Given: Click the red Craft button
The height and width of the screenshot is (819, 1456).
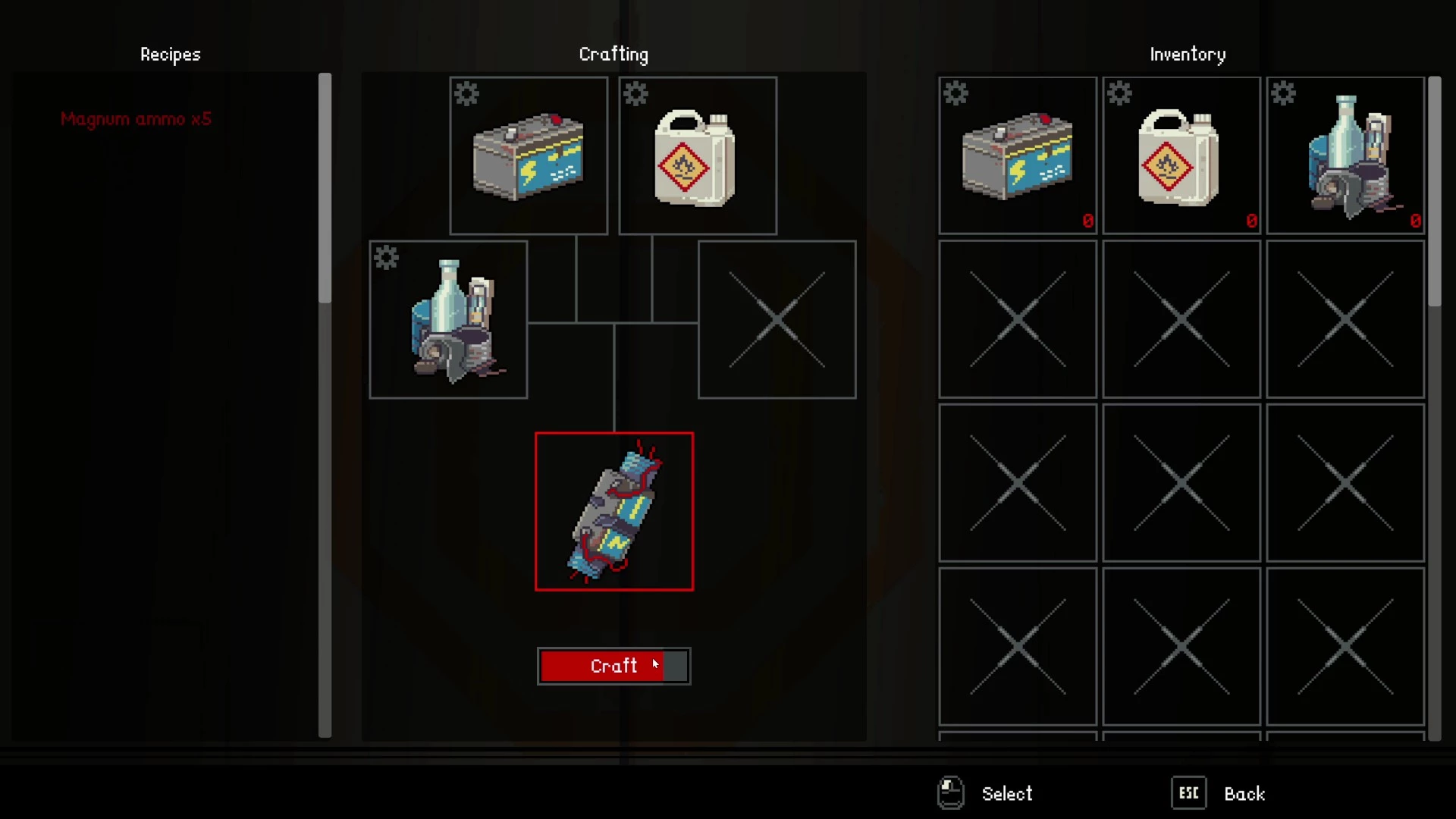Looking at the screenshot, I should [613, 666].
